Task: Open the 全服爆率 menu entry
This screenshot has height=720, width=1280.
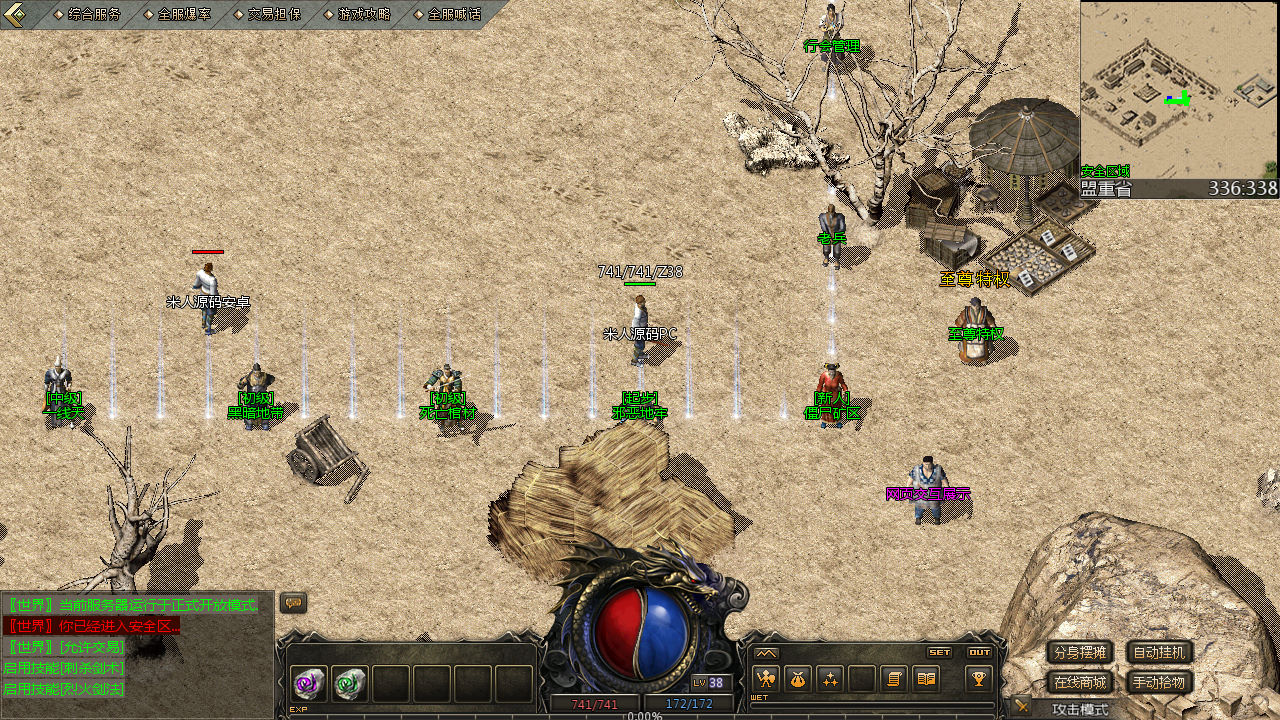Action: (184, 14)
